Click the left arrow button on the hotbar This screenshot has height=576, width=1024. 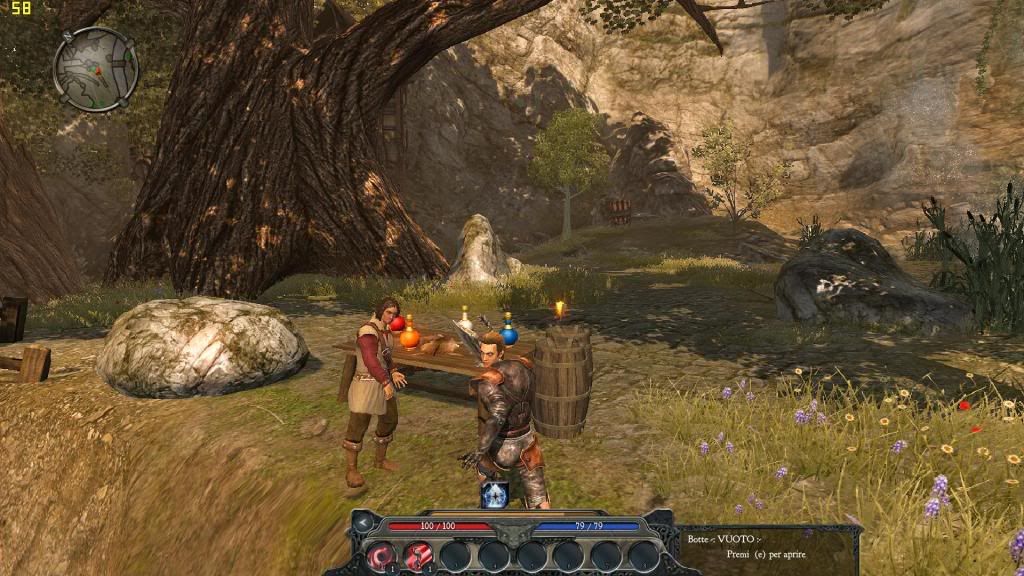[364, 522]
